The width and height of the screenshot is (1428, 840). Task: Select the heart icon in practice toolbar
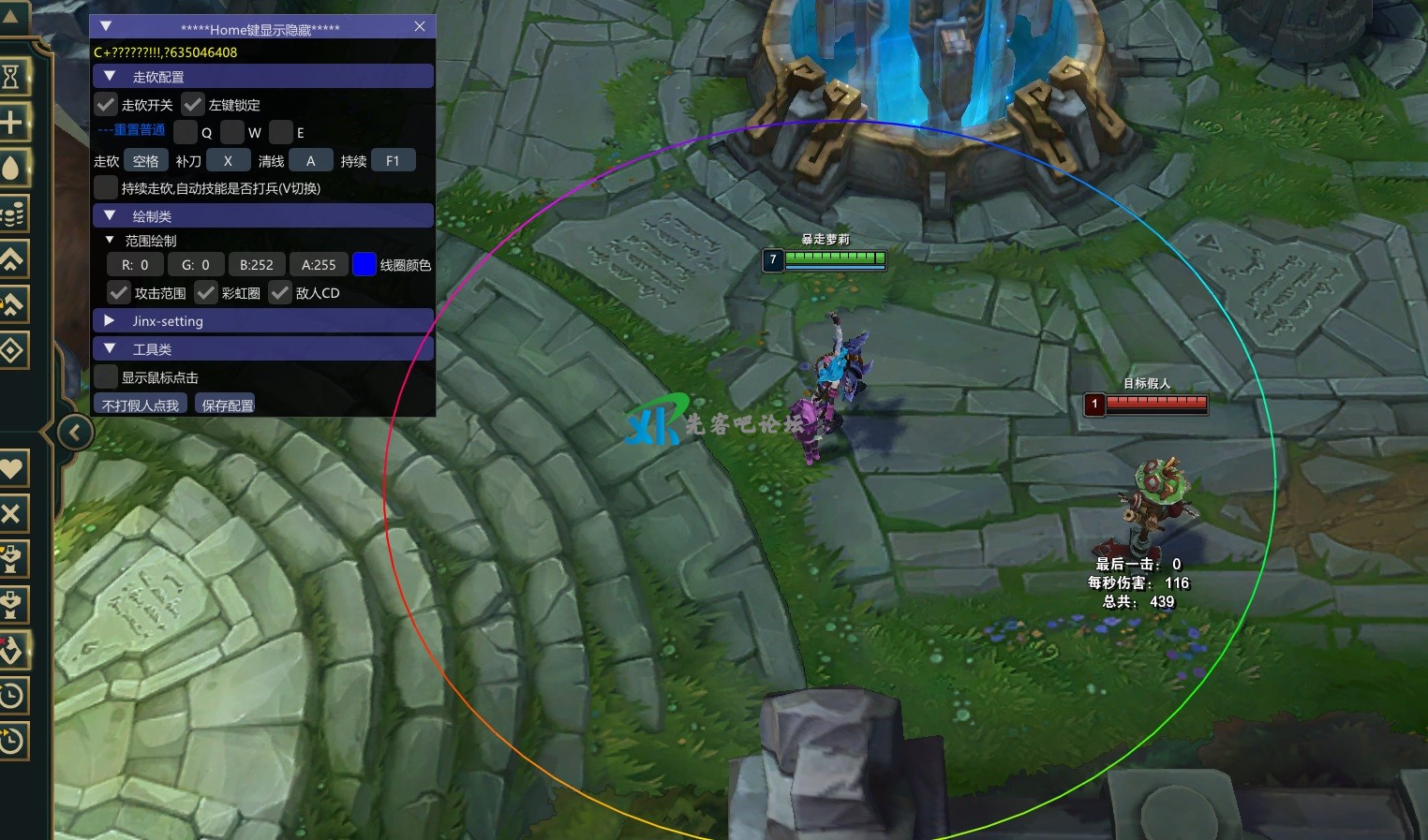tap(12, 467)
